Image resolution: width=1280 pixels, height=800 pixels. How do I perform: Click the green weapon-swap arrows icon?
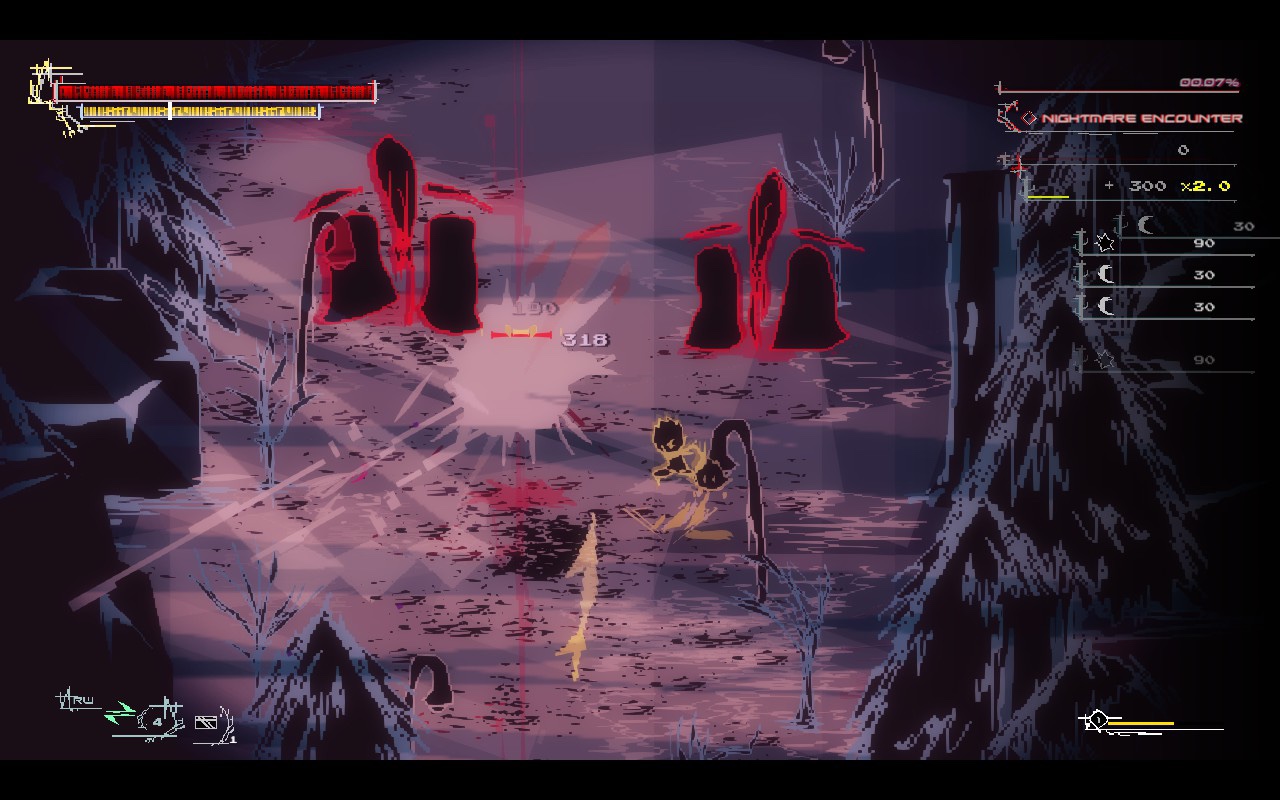tap(121, 711)
